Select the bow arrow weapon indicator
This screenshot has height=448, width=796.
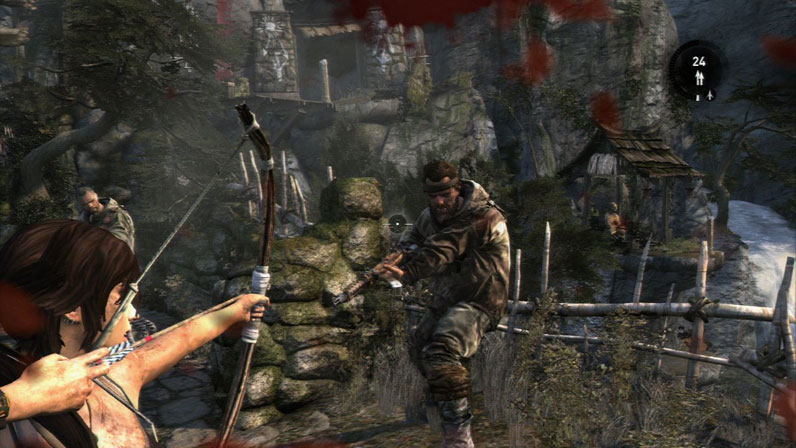point(698,78)
